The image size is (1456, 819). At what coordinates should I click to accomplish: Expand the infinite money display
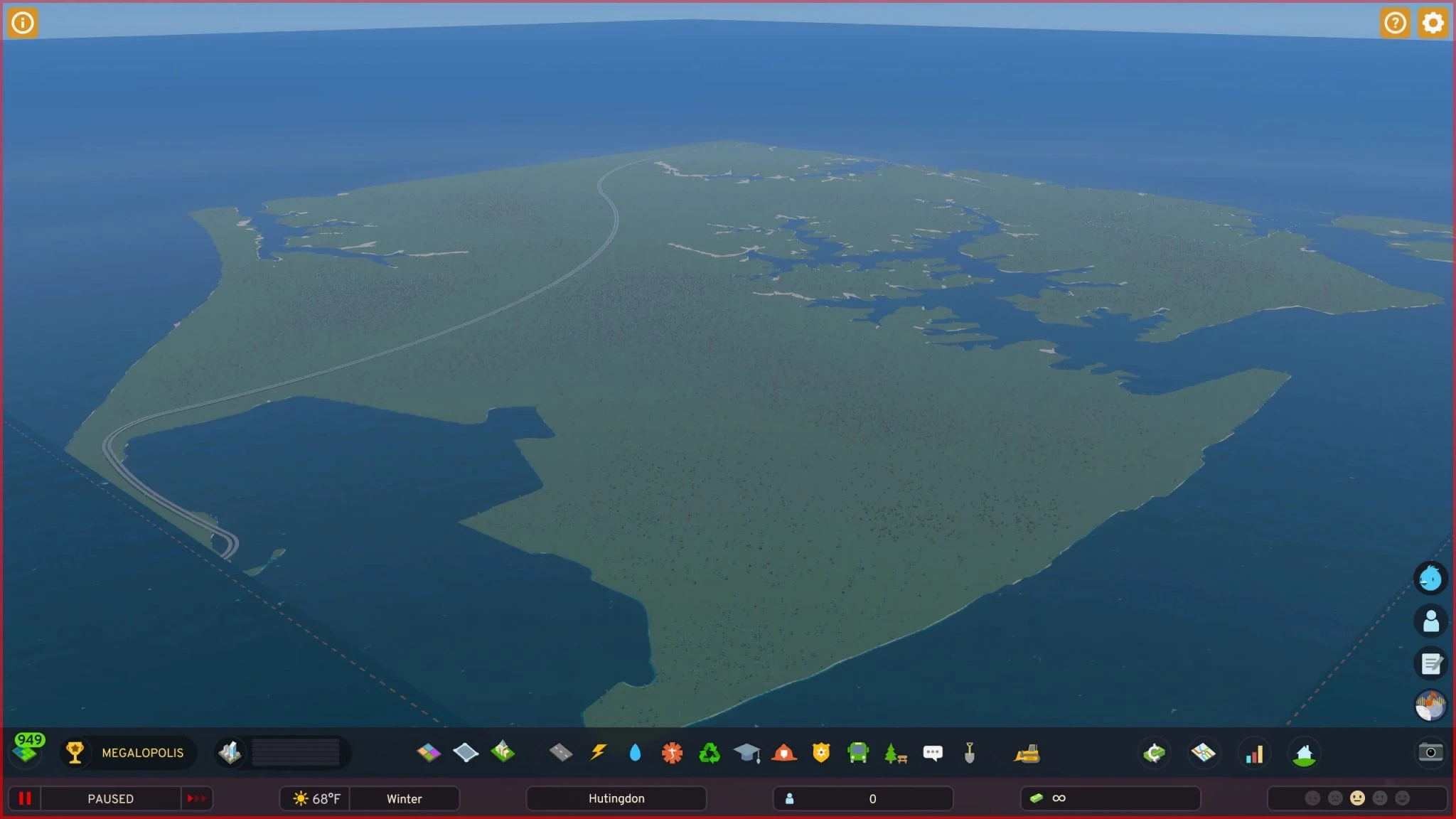1110,798
